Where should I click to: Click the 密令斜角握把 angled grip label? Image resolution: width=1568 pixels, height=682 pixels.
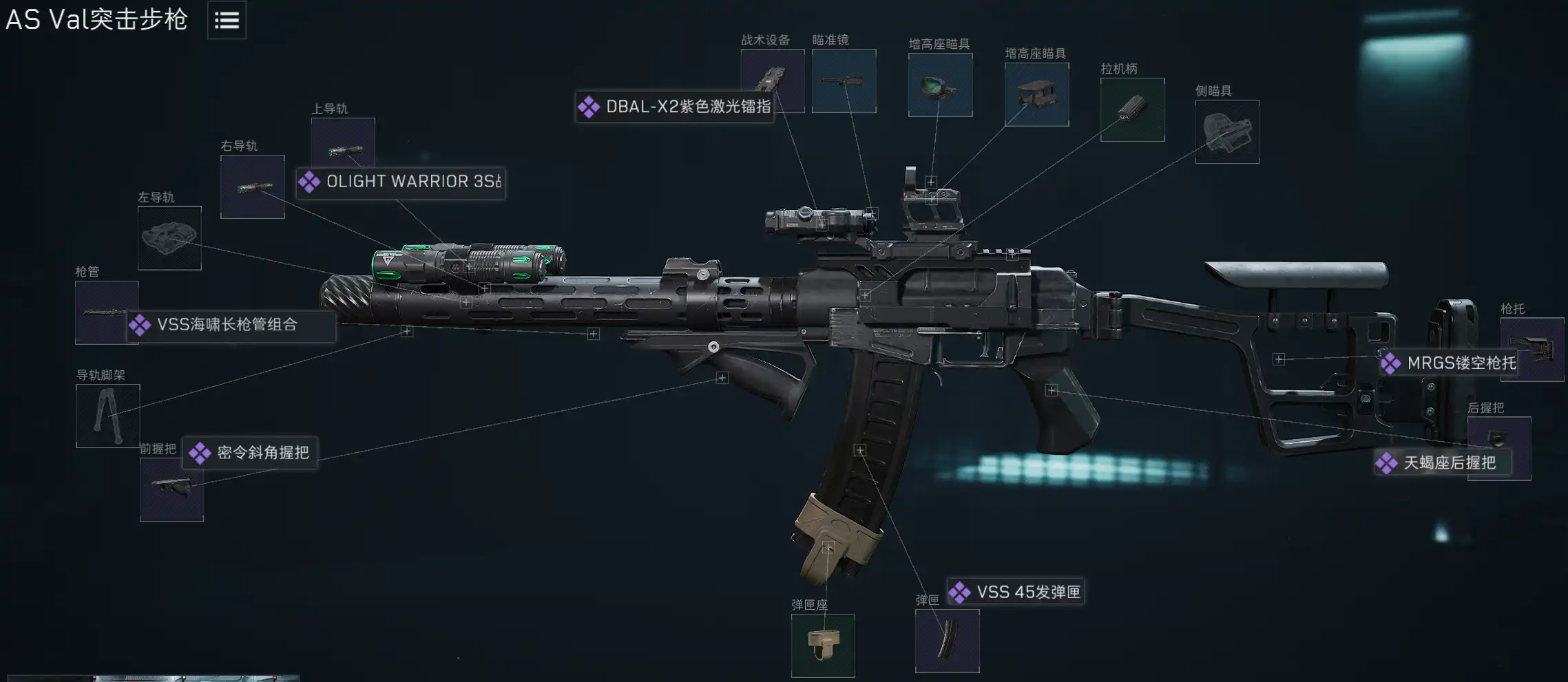point(250,453)
